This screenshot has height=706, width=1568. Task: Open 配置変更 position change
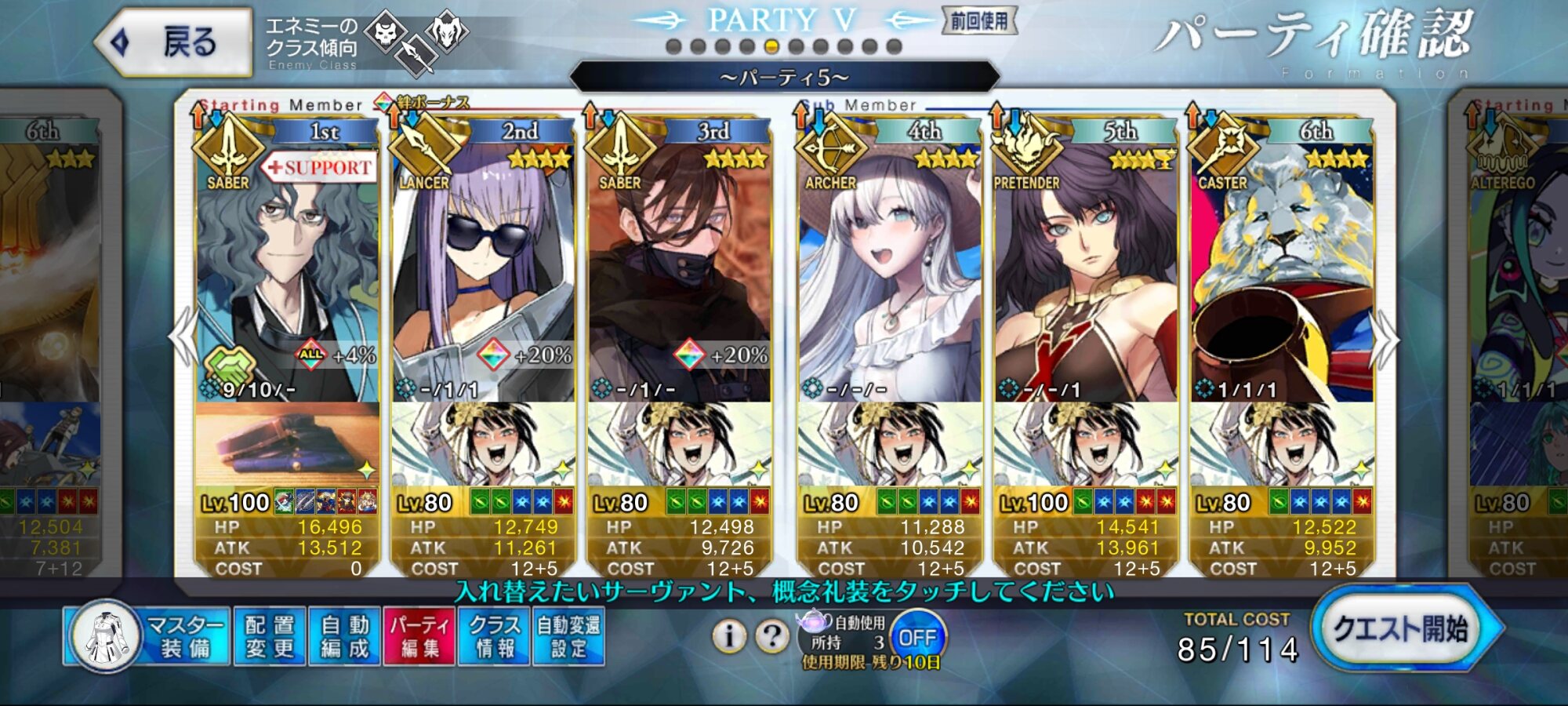point(270,636)
